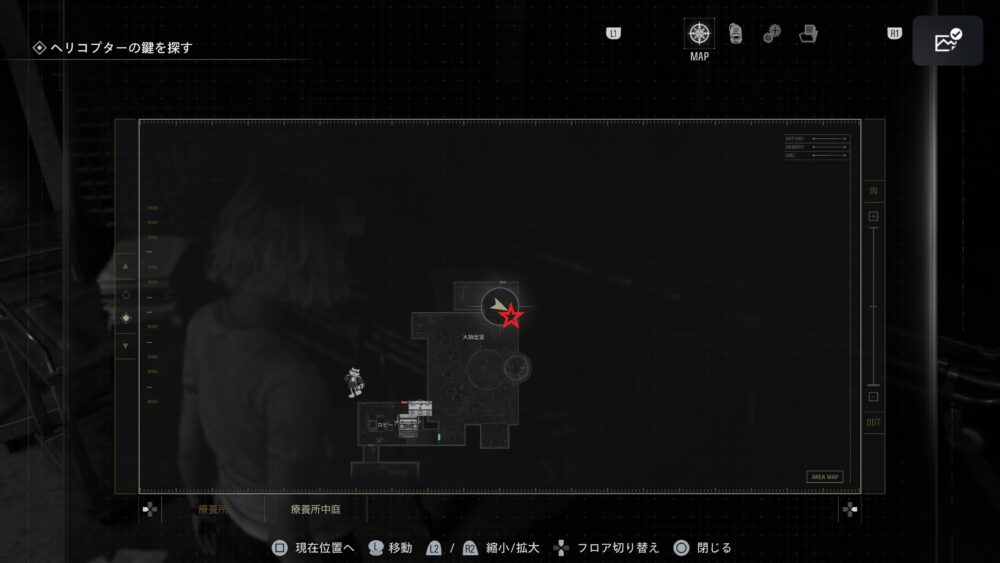Select the hollow floor diamond marker
Viewport: 1000px width, 563px height.
click(x=126, y=294)
